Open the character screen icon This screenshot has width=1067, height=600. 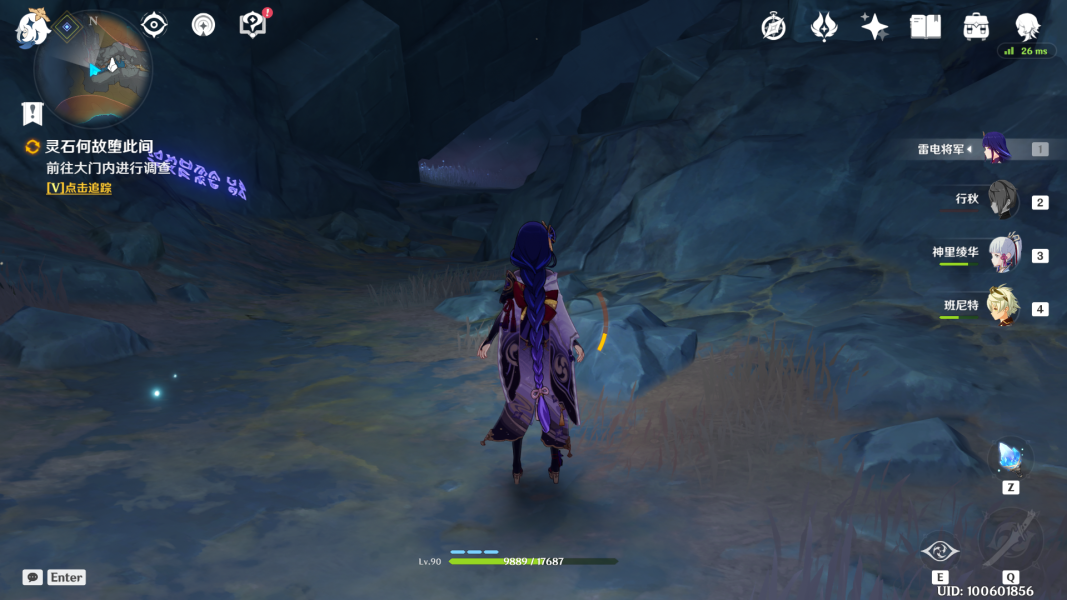[1027, 27]
